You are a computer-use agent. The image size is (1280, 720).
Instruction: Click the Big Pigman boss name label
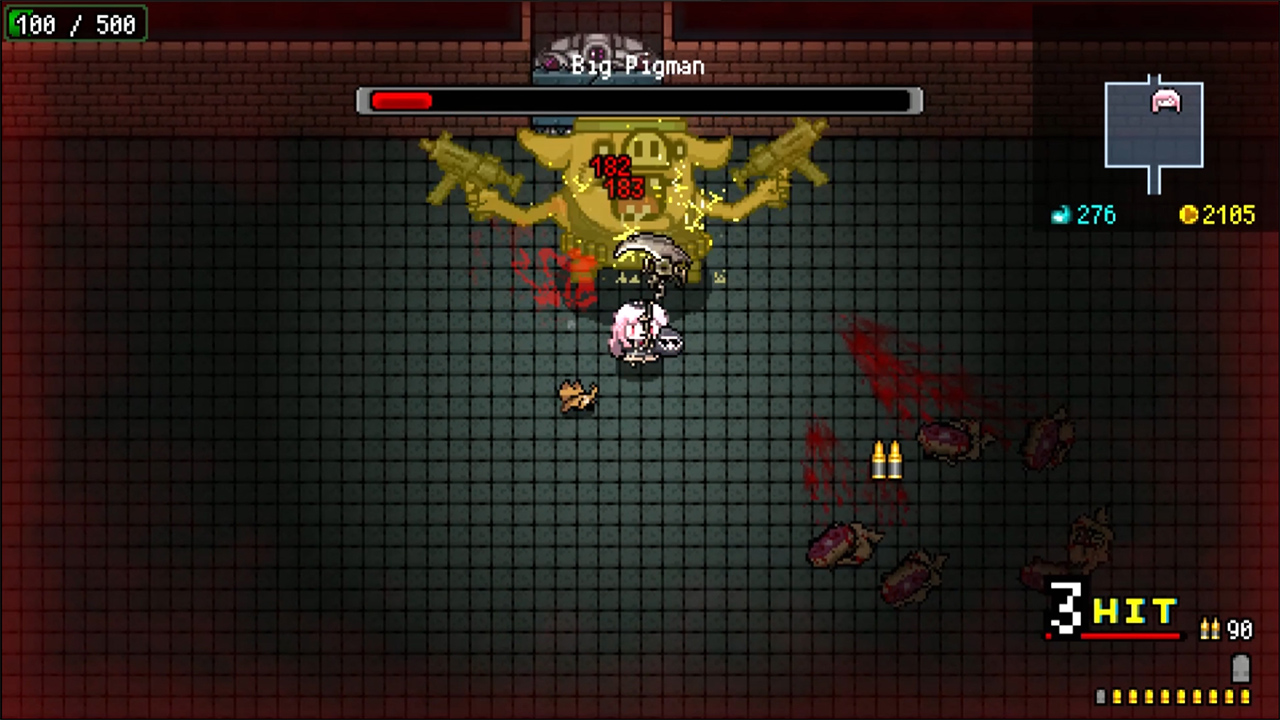click(638, 66)
